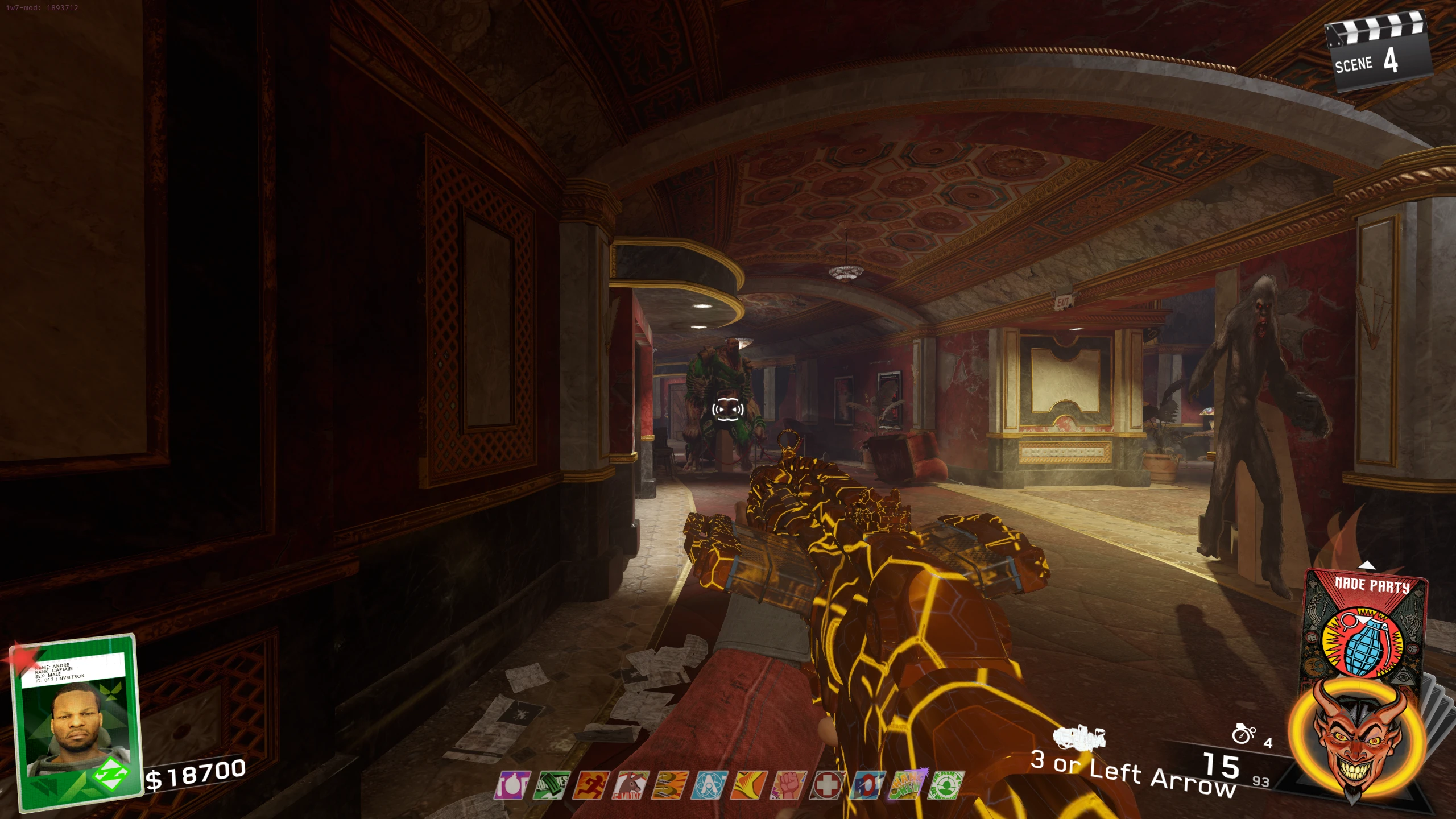
Task: Select the blue bolt perk icon
Action: click(867, 785)
